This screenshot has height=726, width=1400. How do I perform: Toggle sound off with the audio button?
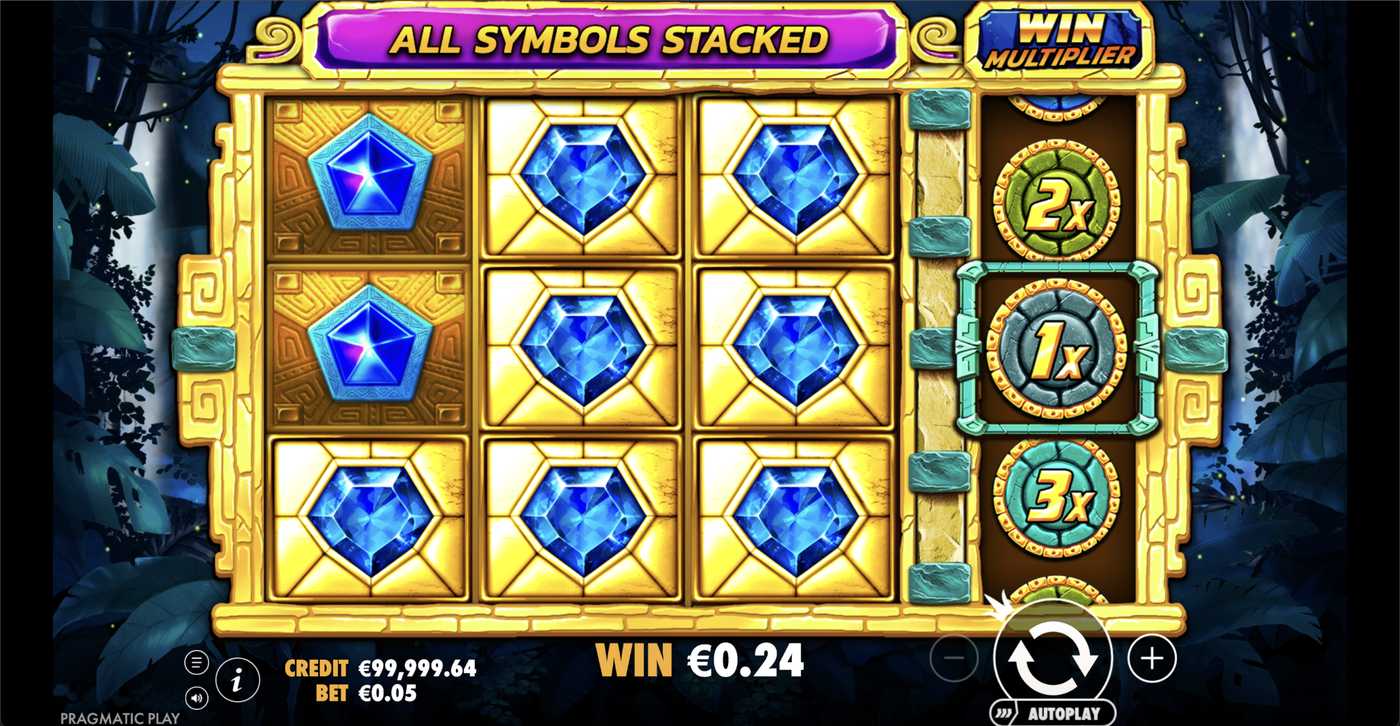point(196,699)
